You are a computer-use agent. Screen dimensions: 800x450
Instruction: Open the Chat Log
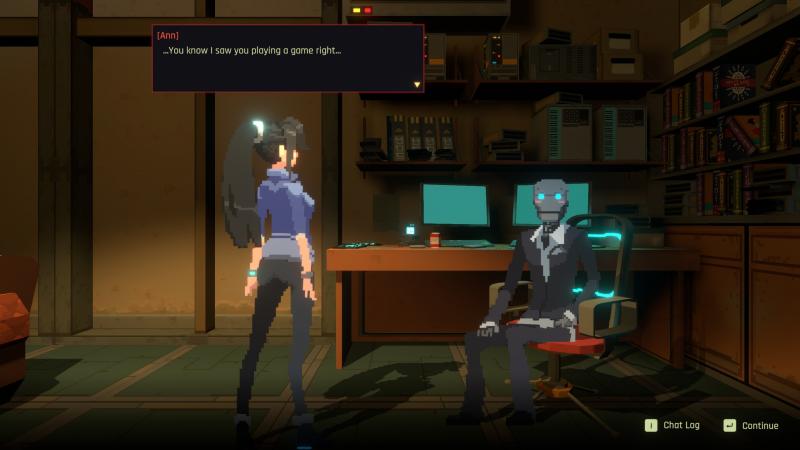click(x=672, y=425)
